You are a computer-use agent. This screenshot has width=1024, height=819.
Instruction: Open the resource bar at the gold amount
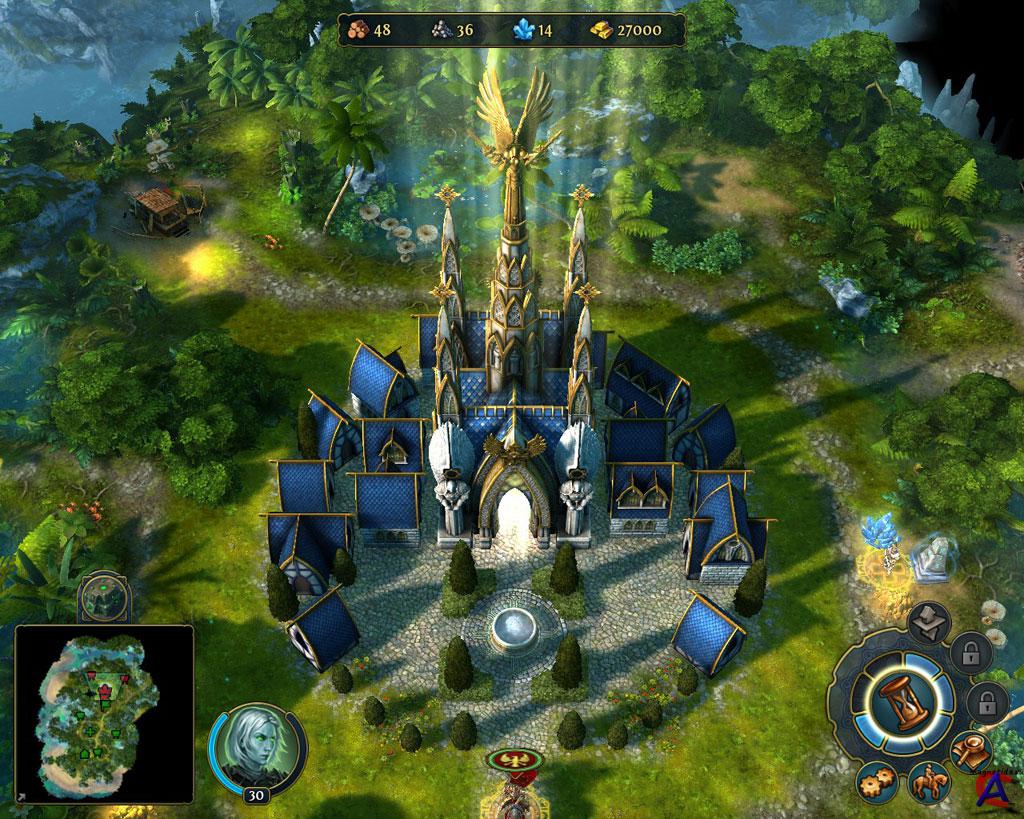tap(630, 30)
